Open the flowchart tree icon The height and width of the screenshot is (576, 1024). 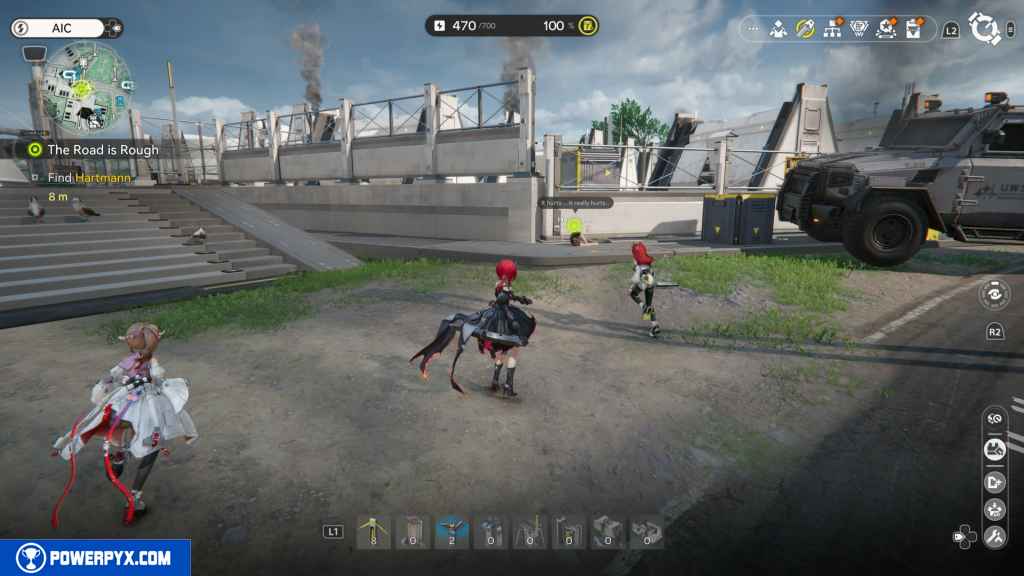tap(832, 29)
